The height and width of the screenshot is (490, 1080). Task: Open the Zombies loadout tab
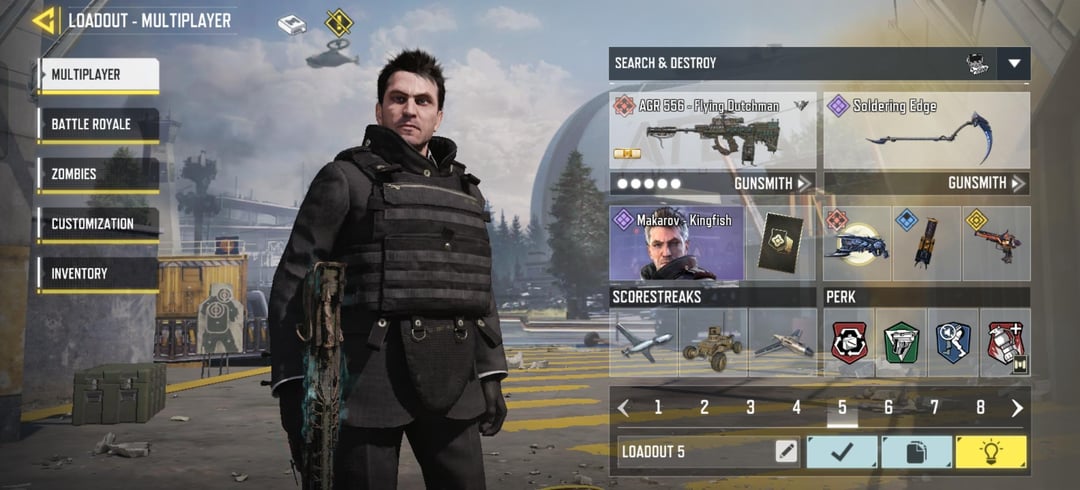click(98, 174)
